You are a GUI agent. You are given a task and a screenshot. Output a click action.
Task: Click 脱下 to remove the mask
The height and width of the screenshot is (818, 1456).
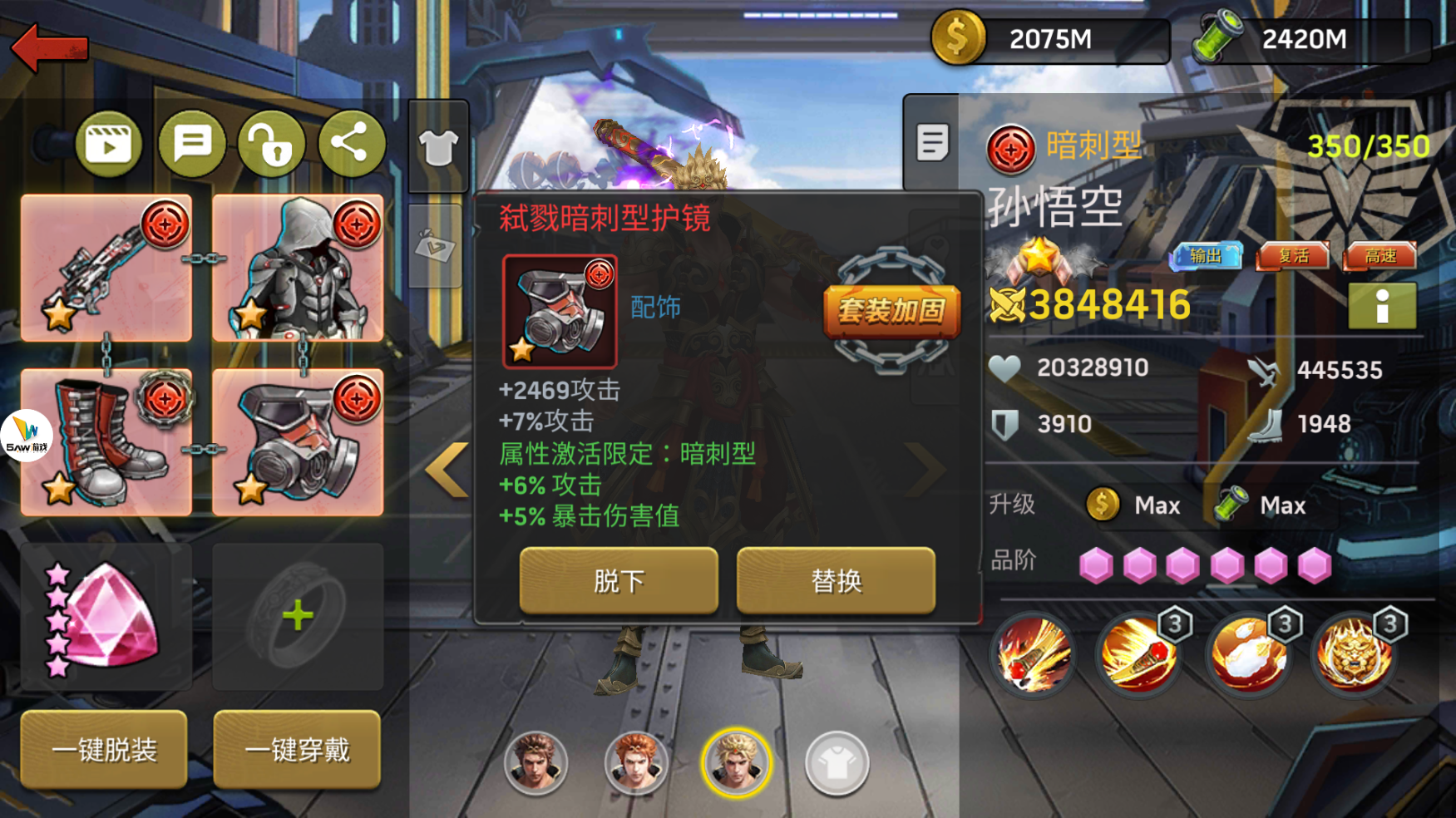coord(619,580)
